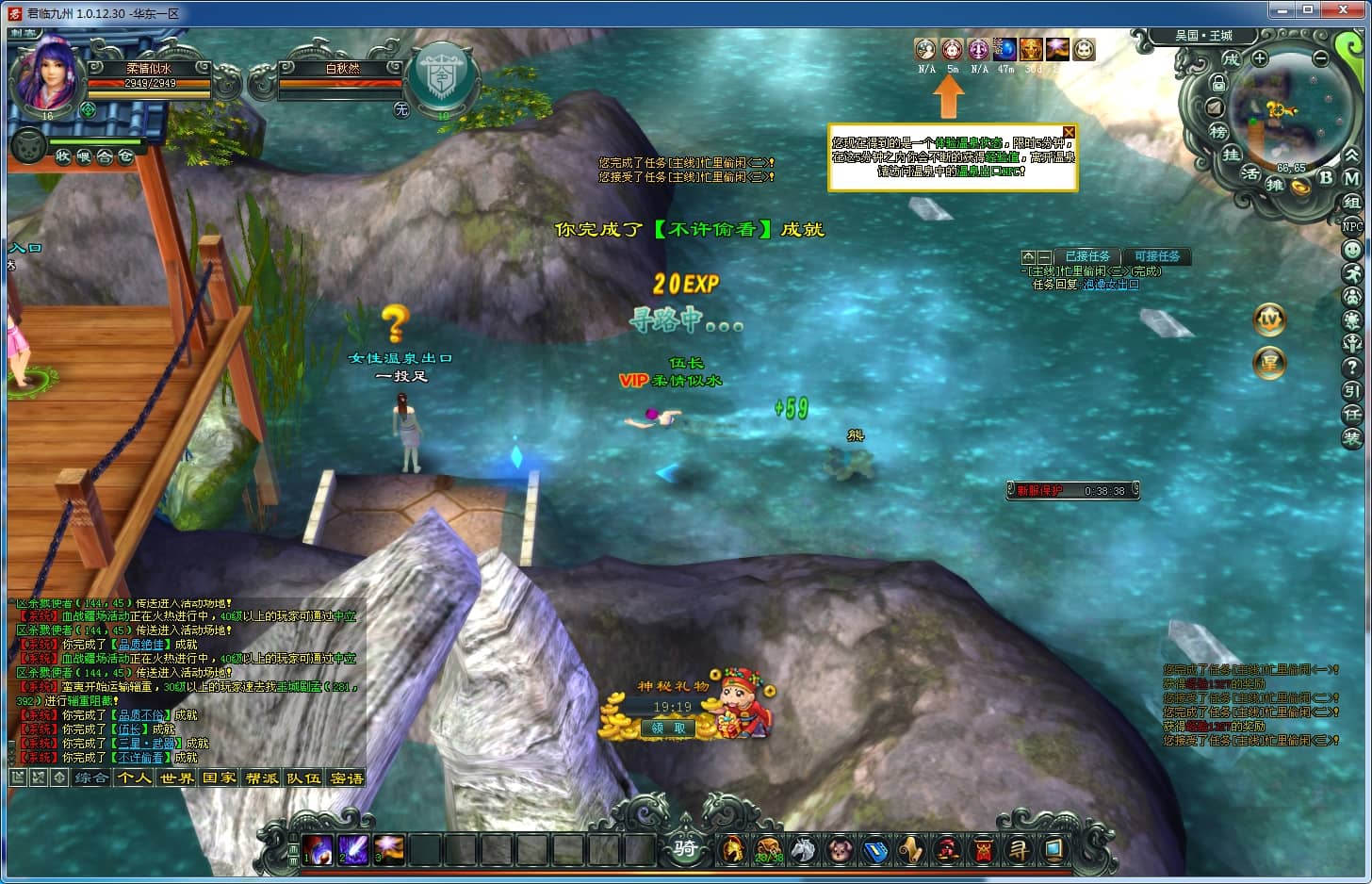Close the hot spring tip popup
The height and width of the screenshot is (884, 1372).
1069,132
